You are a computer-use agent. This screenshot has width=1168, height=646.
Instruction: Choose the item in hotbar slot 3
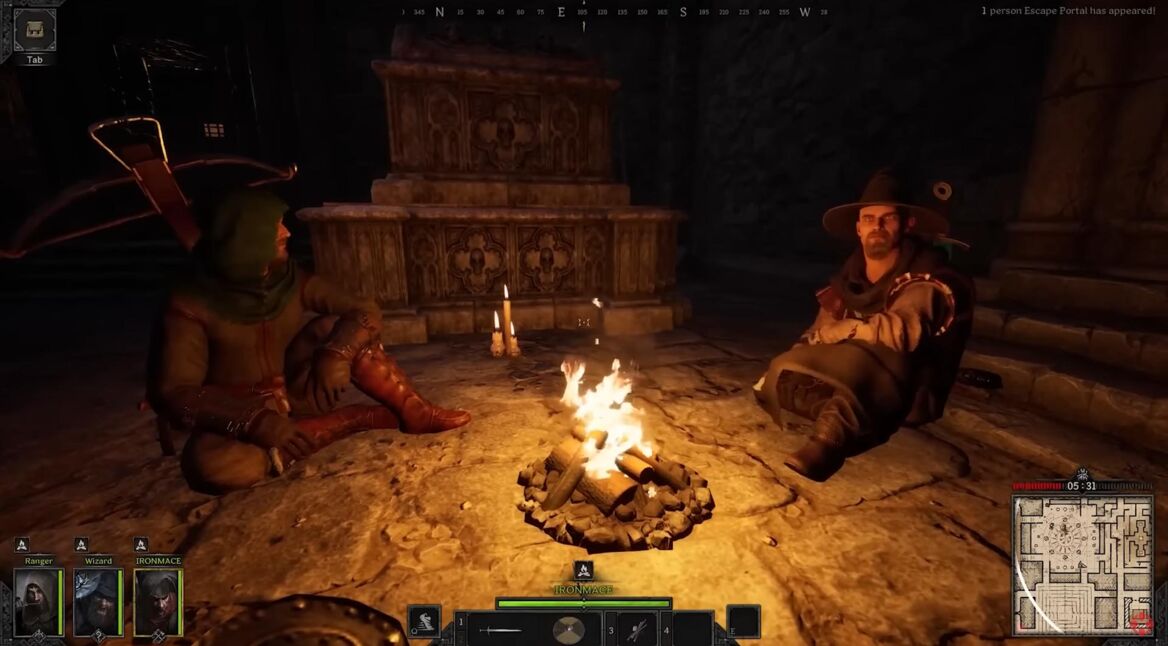coord(636,630)
